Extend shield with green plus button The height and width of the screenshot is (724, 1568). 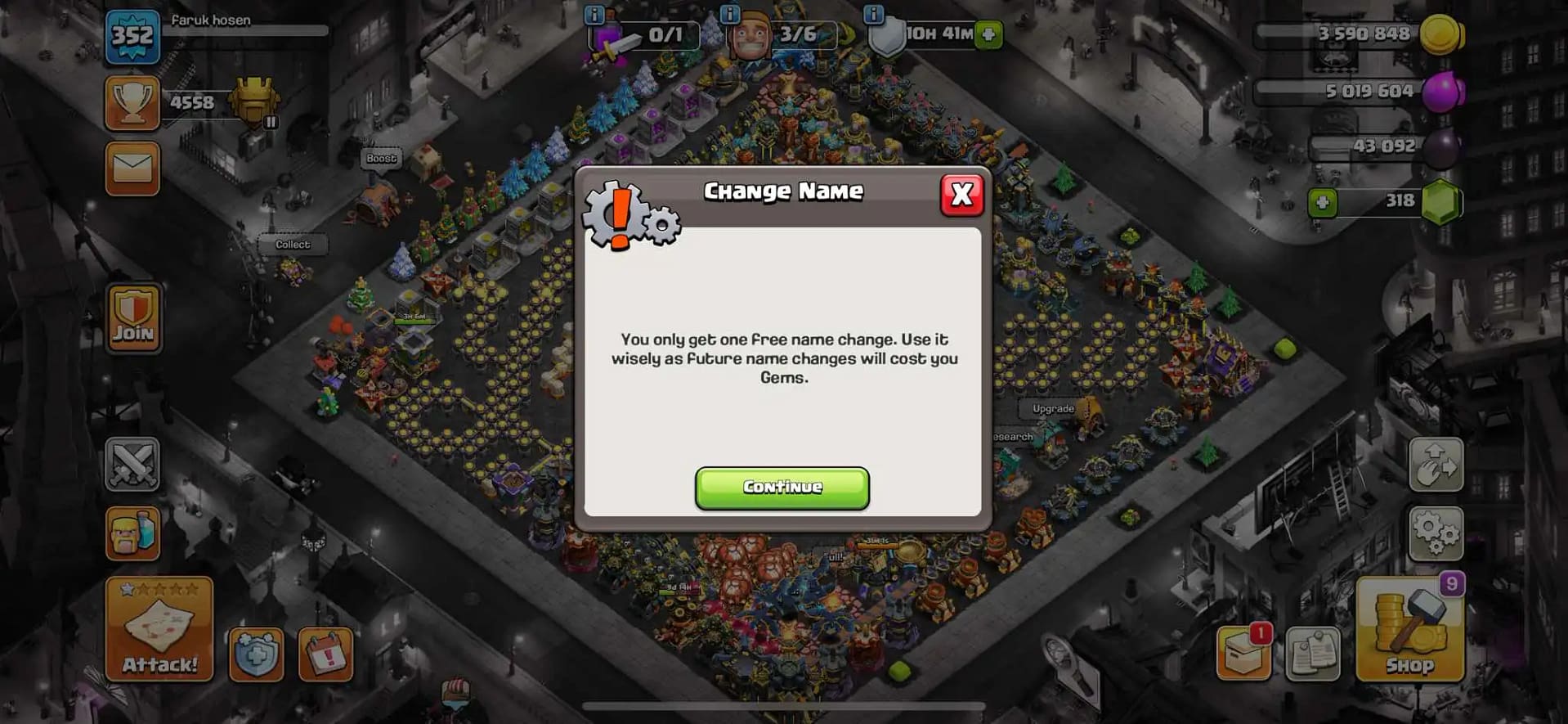[x=988, y=34]
